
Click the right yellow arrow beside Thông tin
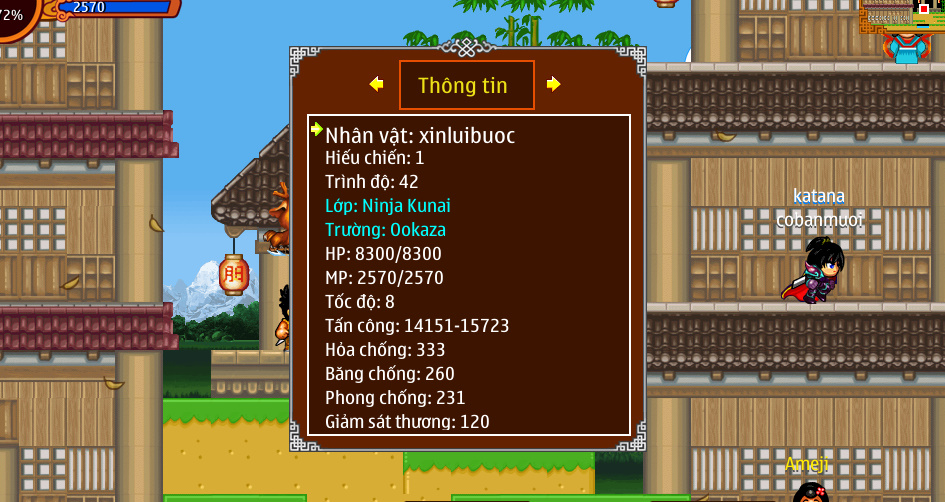click(554, 84)
